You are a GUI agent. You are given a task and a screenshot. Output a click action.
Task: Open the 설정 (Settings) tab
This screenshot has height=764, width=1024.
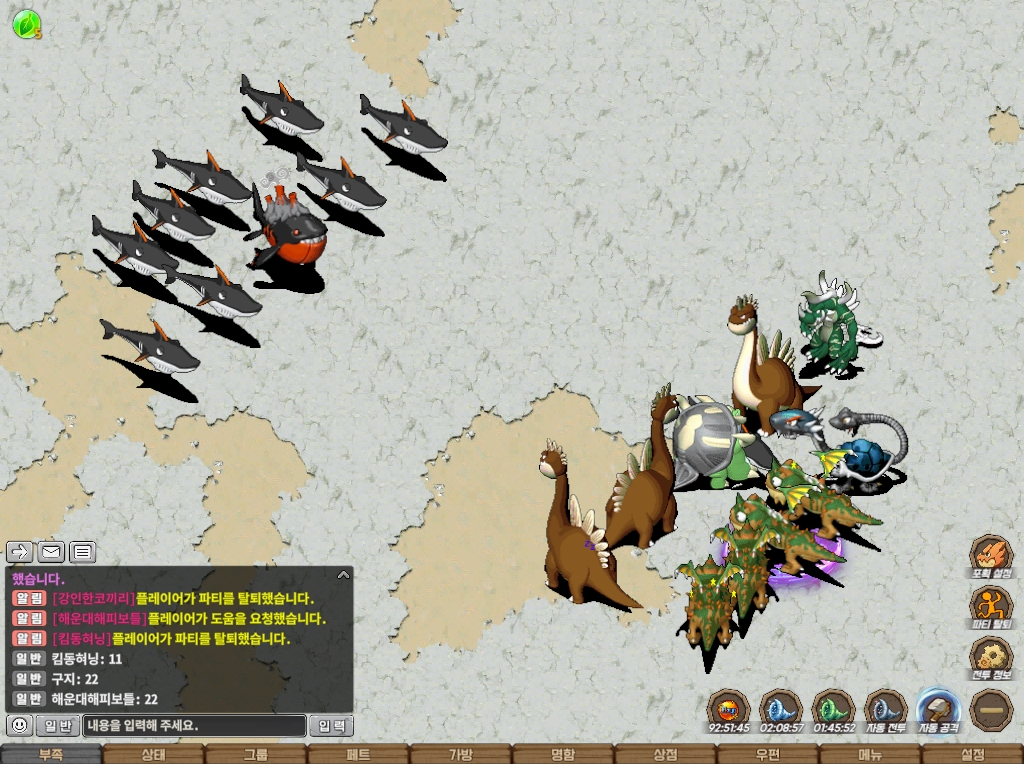(972, 755)
